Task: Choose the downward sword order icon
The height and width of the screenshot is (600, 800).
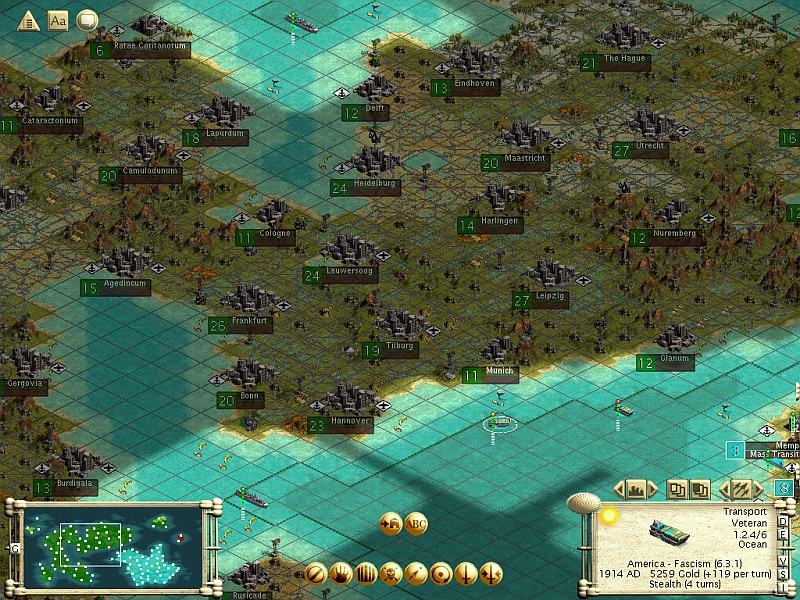Action: pyautogui.click(x=466, y=574)
